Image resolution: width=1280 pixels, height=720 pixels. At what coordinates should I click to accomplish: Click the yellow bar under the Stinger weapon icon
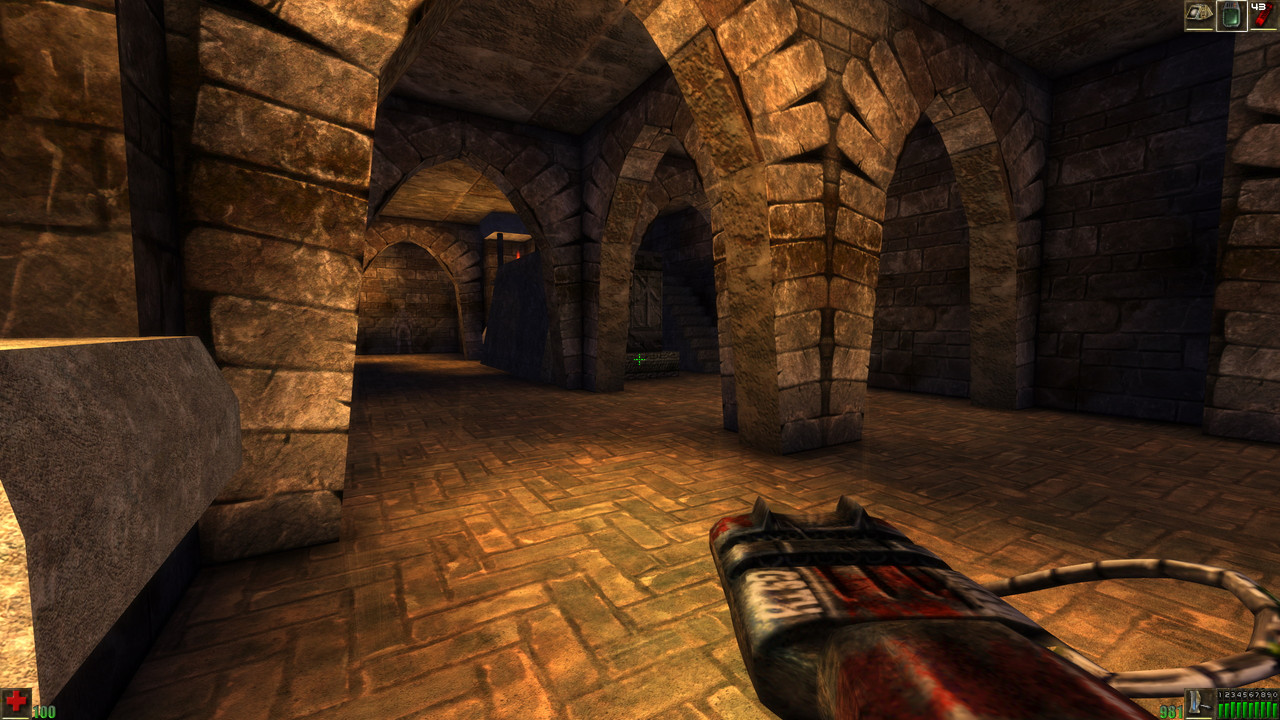pyautogui.click(x=1199, y=718)
